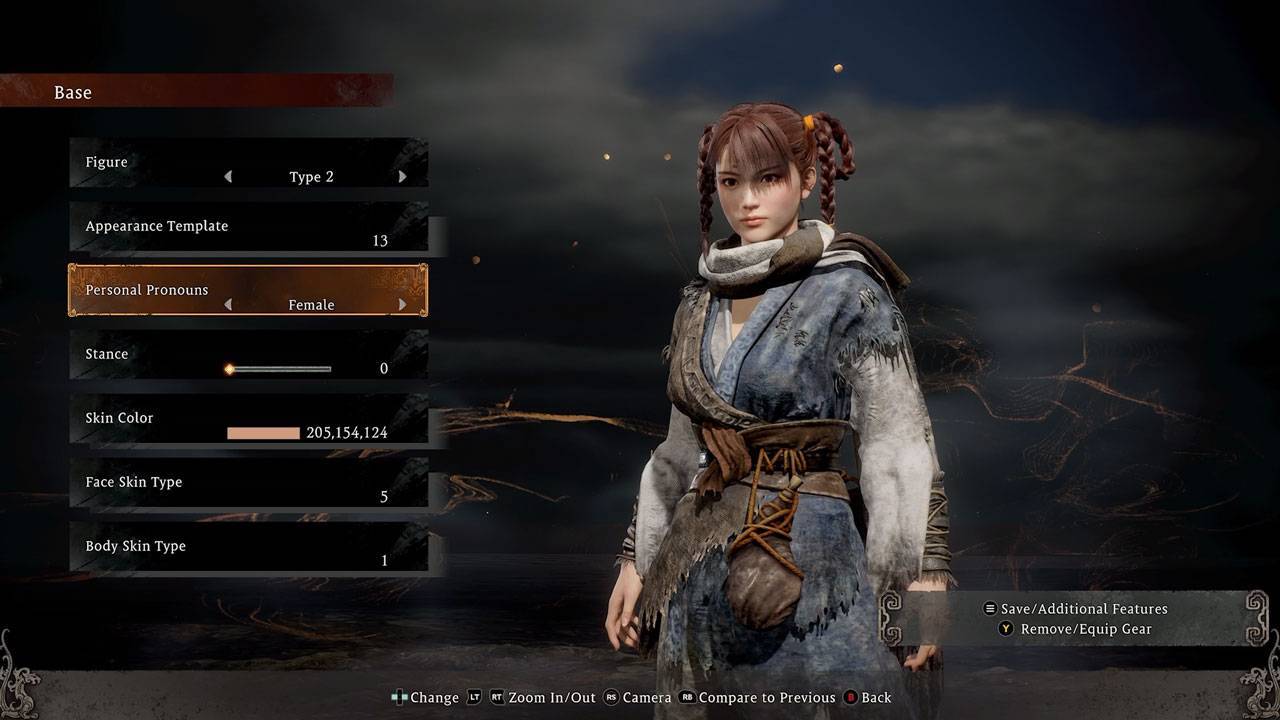The width and height of the screenshot is (1280, 720).
Task: Click the left arrow beside Type 2
Action: click(228, 177)
